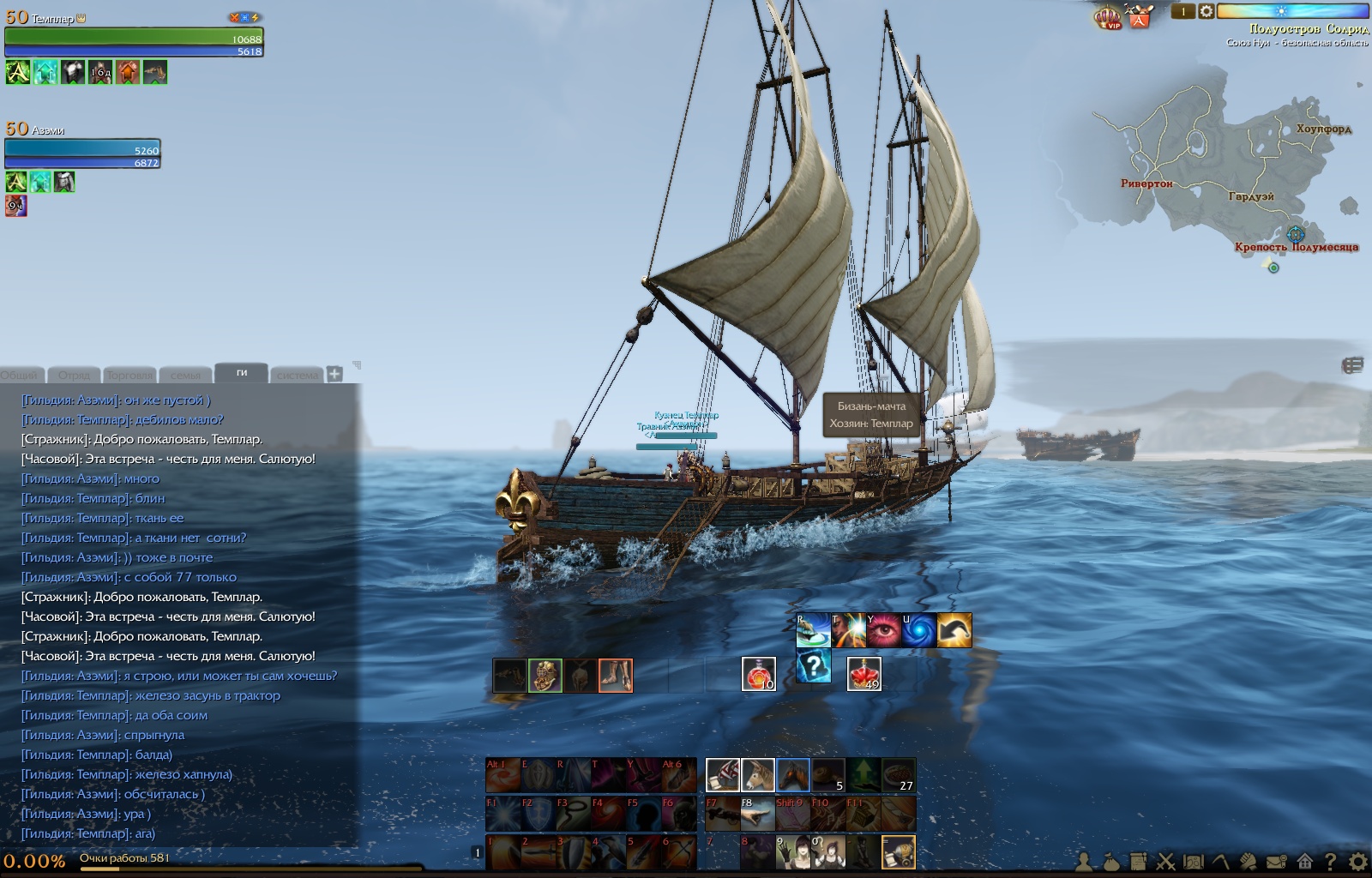Viewport: 1372px width, 878px height.
Task: Click the Крепость Полумесяца map marker
Action: (1296, 234)
